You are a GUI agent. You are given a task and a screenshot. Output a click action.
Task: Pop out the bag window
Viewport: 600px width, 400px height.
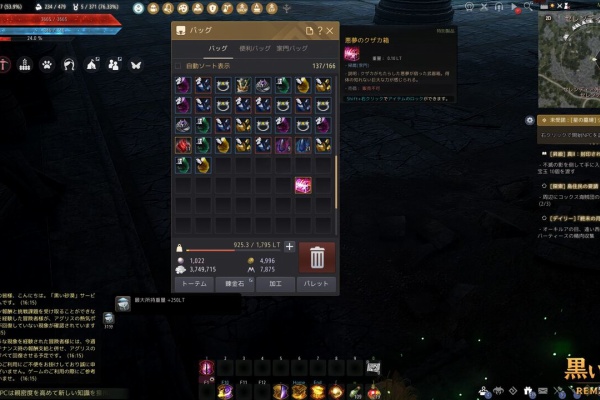(x=309, y=31)
